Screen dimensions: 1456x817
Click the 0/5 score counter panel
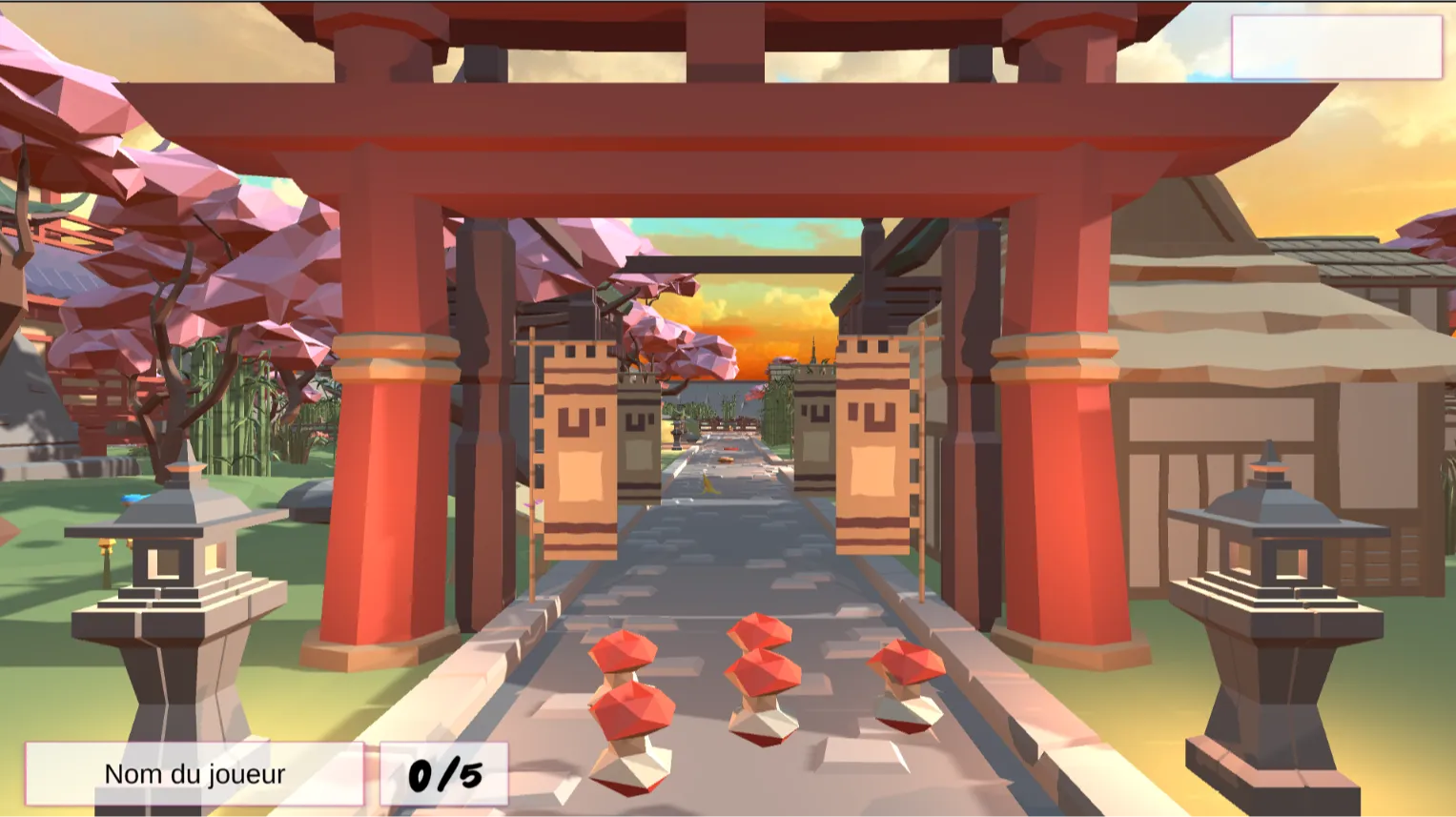(x=444, y=772)
